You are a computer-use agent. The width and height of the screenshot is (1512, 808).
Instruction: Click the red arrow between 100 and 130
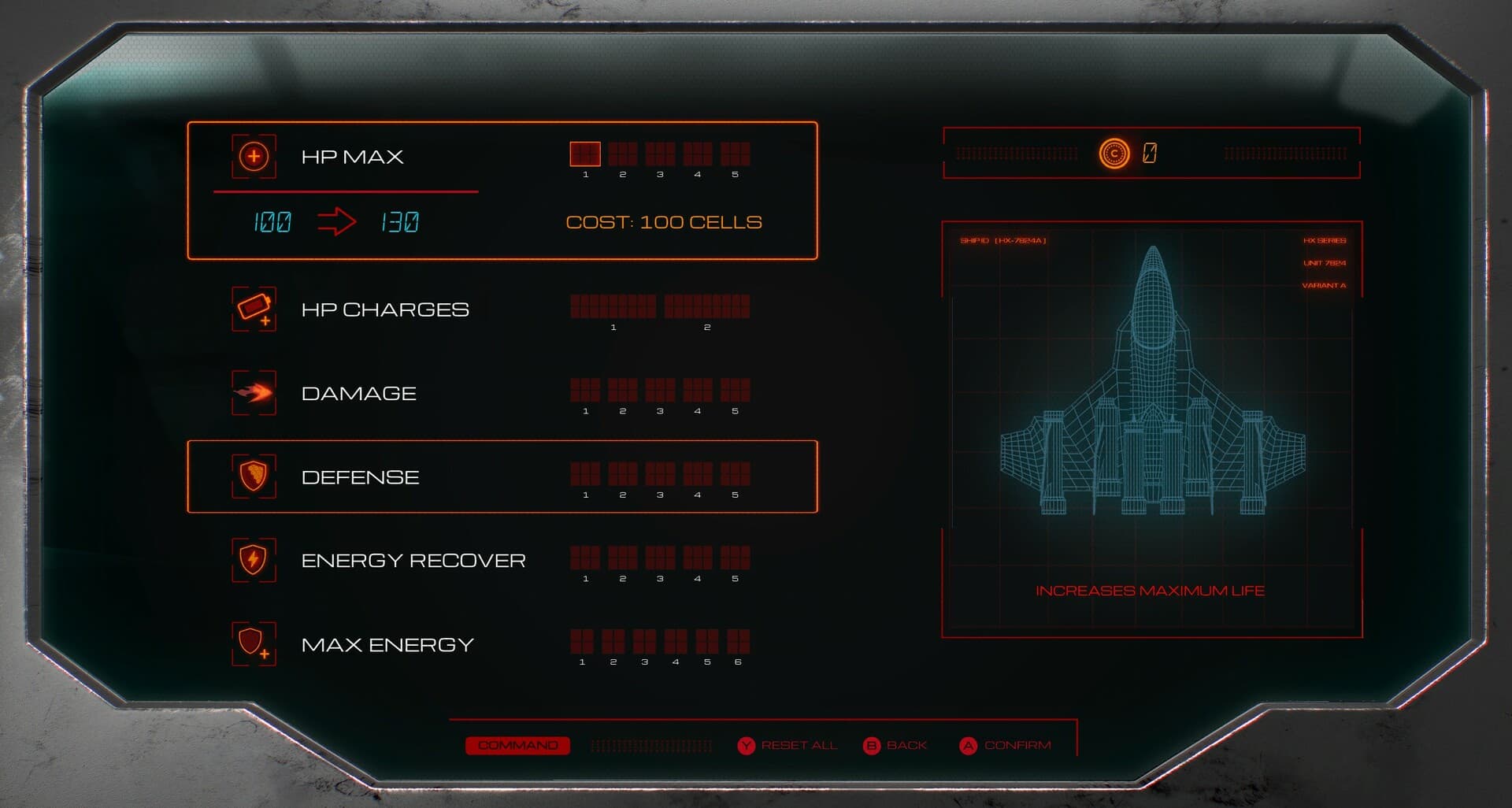click(338, 222)
